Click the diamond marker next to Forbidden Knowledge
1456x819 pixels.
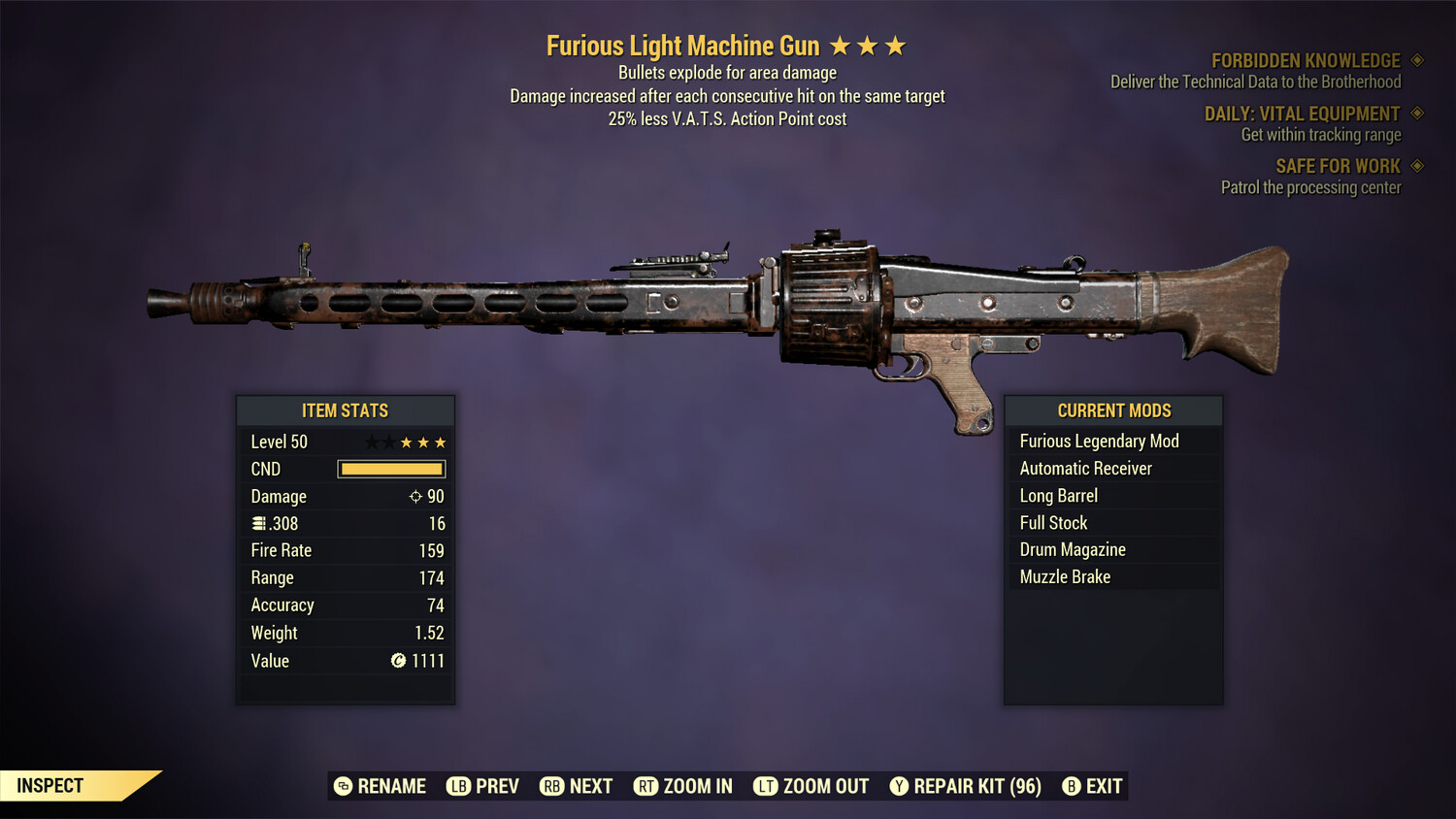1415,60
